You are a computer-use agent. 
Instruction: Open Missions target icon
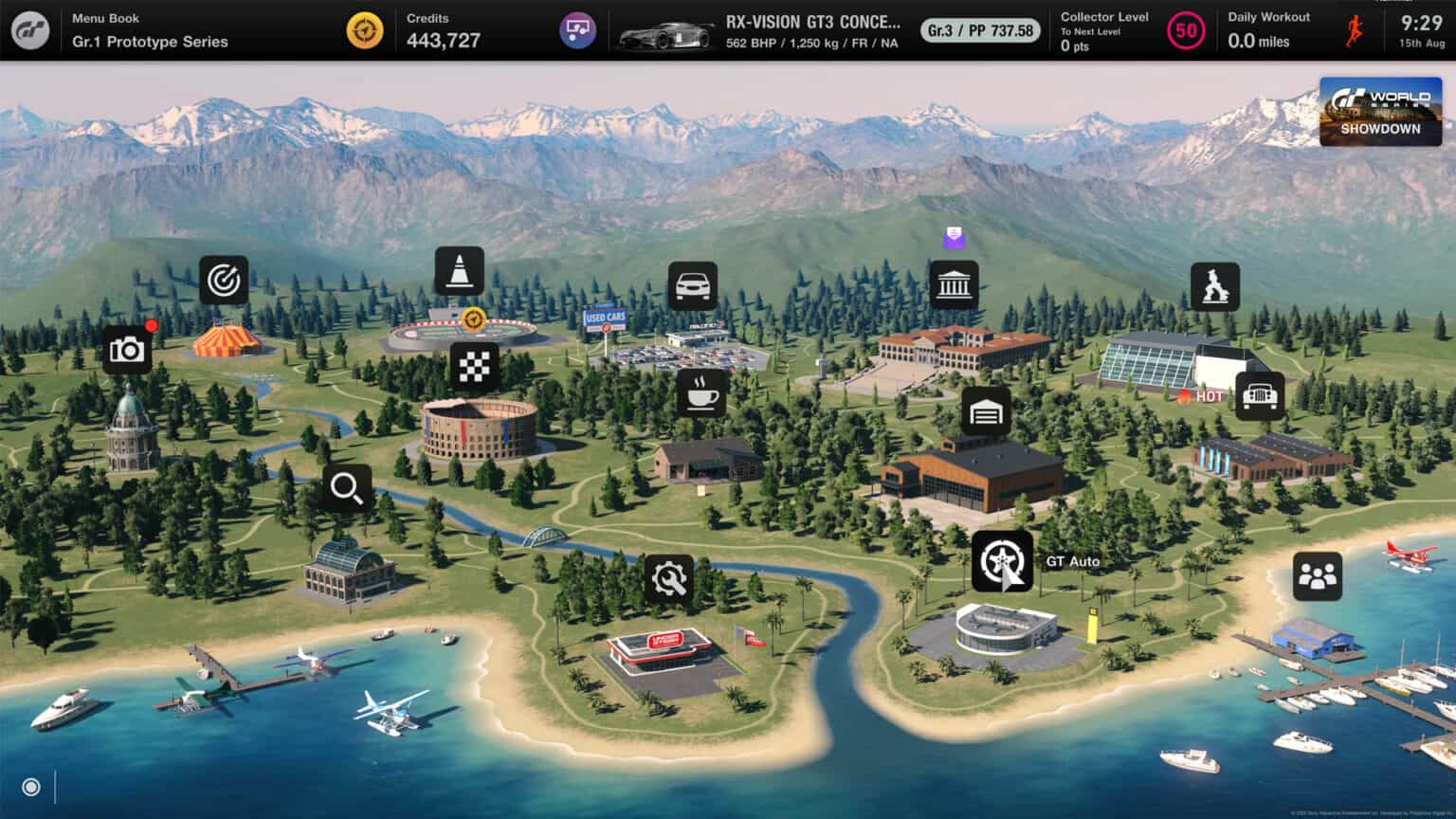point(224,281)
